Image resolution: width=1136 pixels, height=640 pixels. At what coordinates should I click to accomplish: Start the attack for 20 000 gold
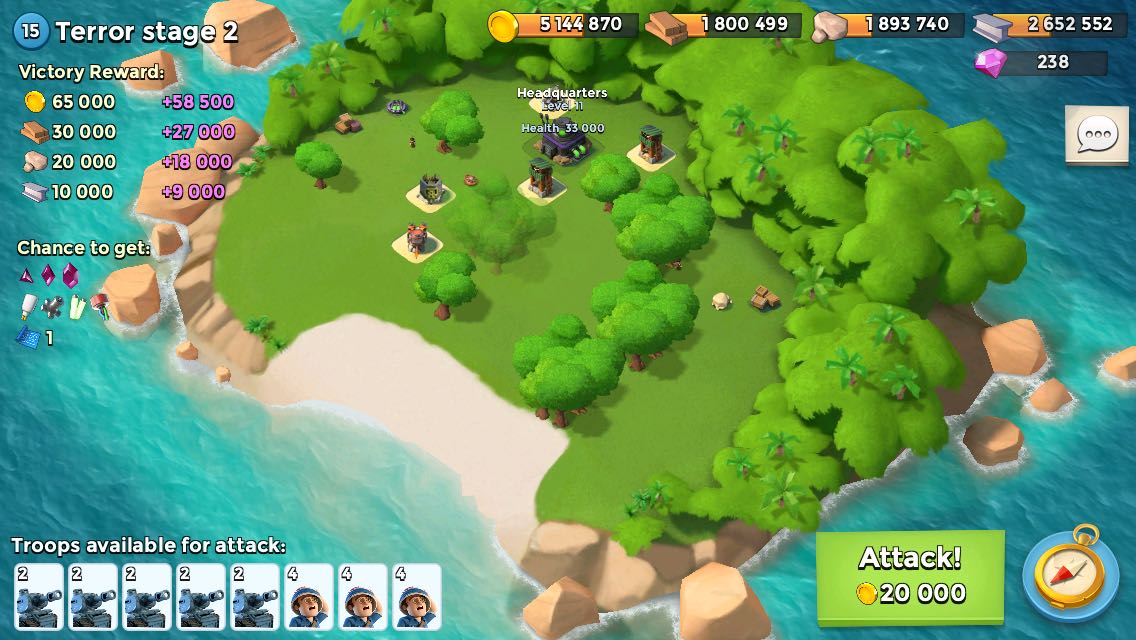(910, 576)
